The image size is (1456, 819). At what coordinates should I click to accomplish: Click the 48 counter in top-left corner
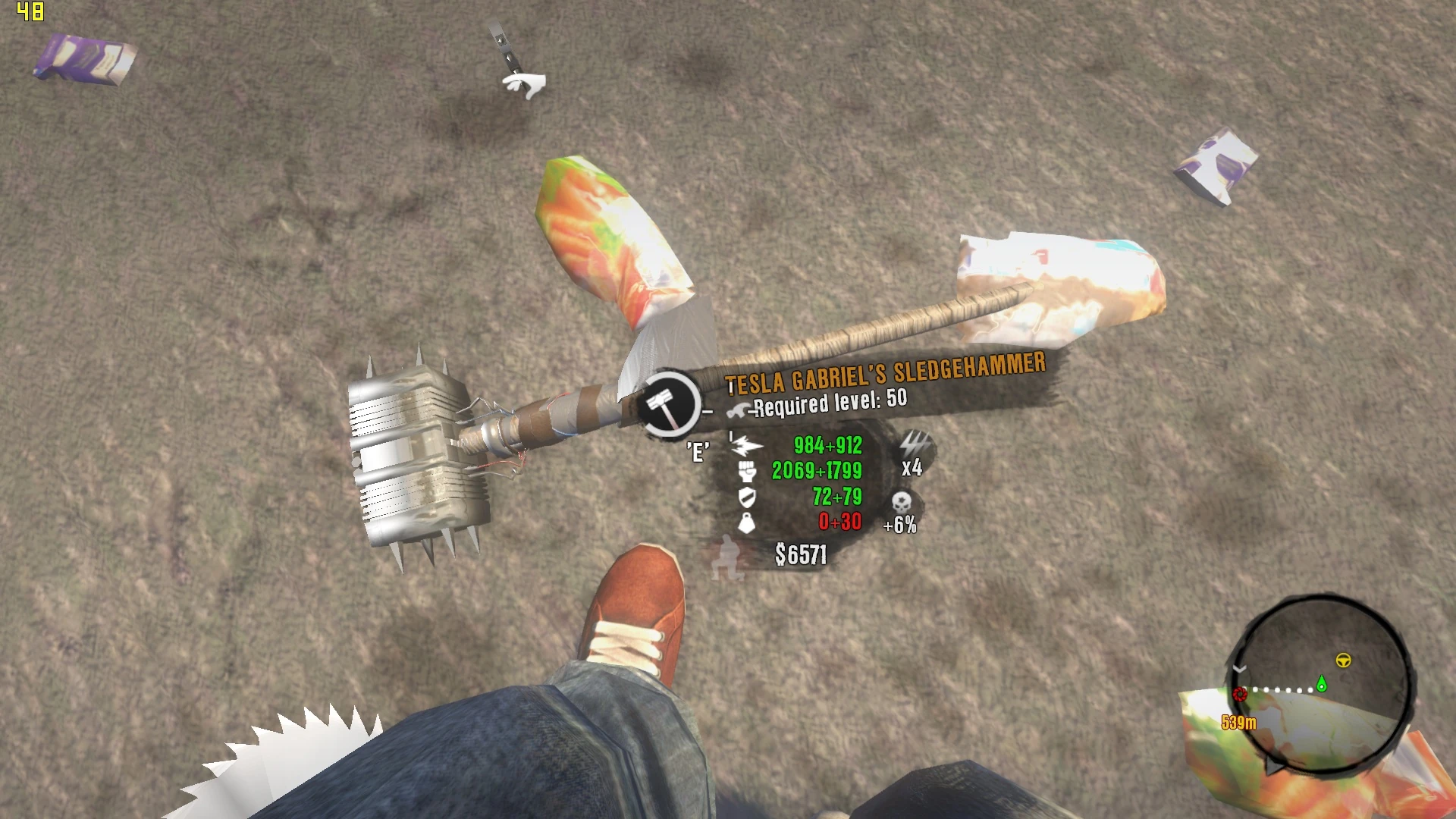(x=29, y=12)
